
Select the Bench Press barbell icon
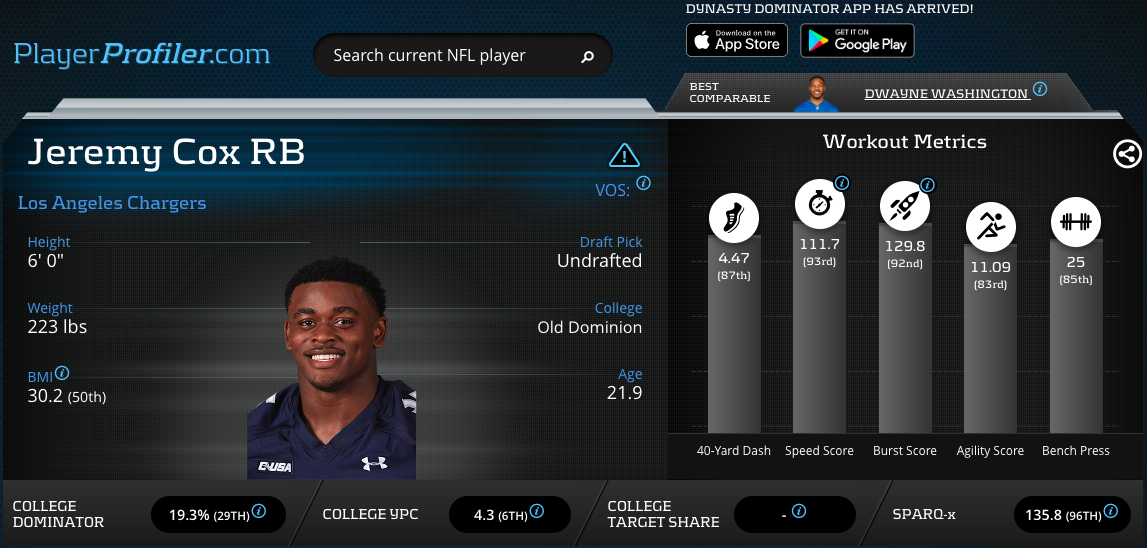(1076, 221)
